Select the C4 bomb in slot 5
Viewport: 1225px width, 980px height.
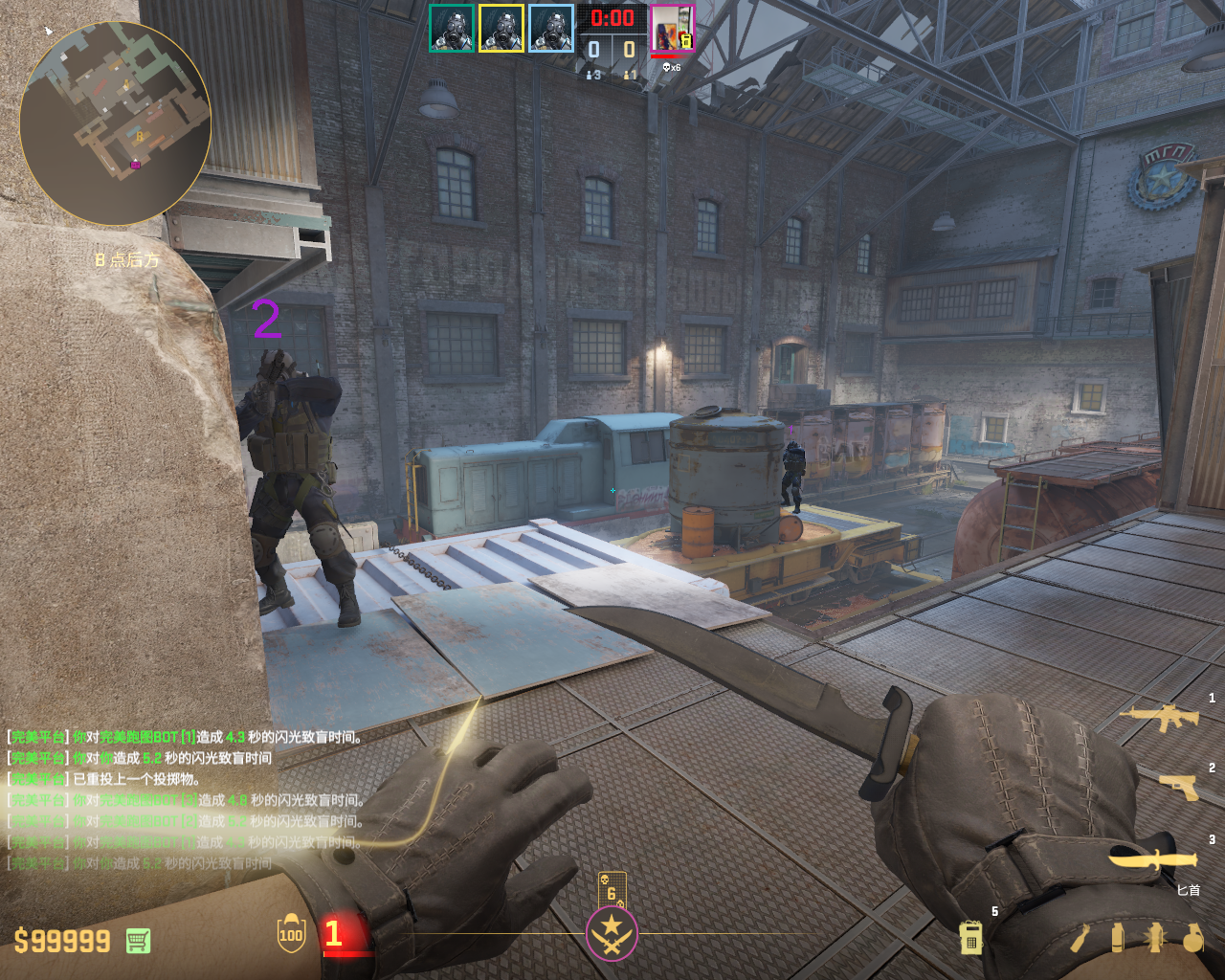tap(970, 938)
